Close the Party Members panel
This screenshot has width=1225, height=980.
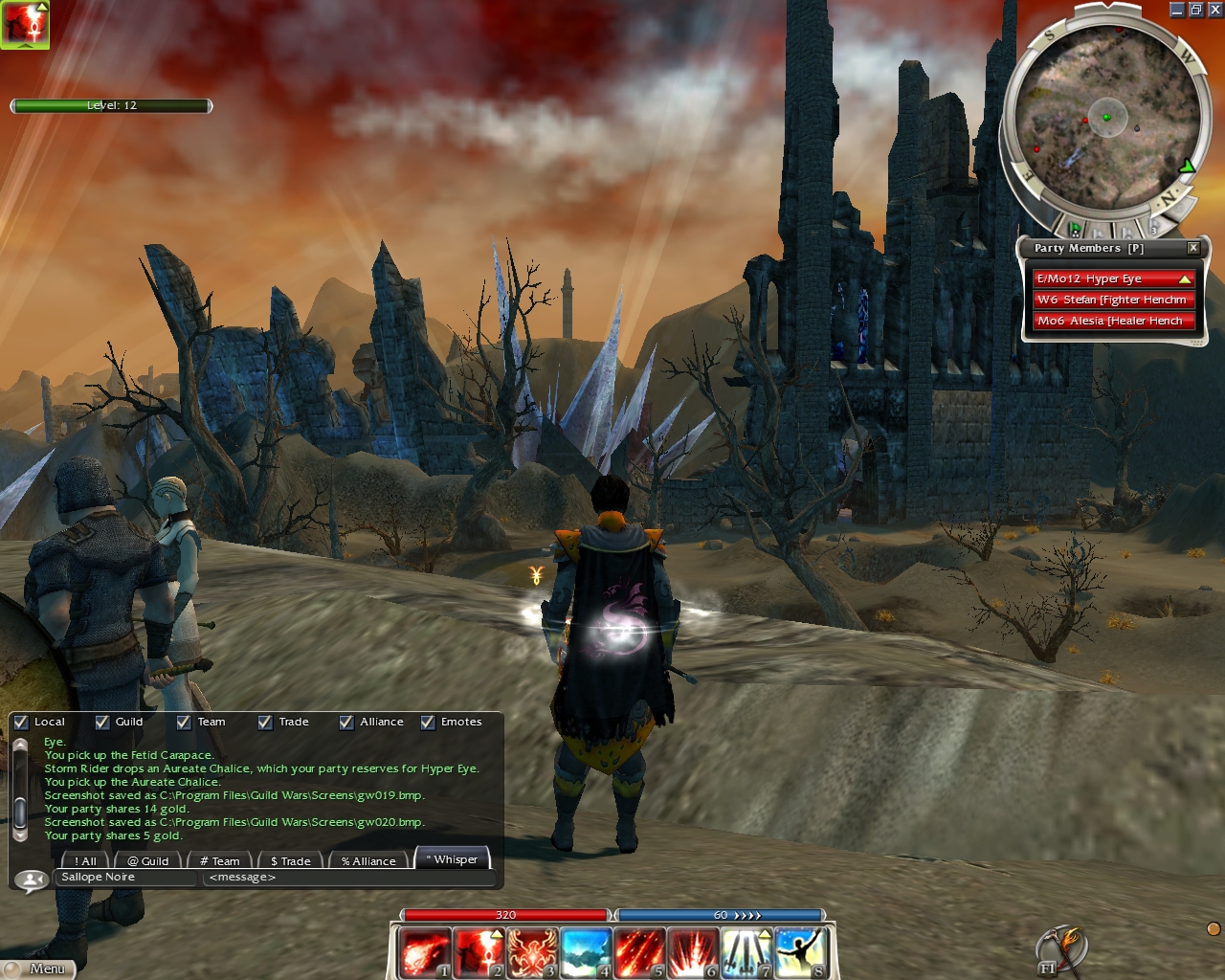1193,248
